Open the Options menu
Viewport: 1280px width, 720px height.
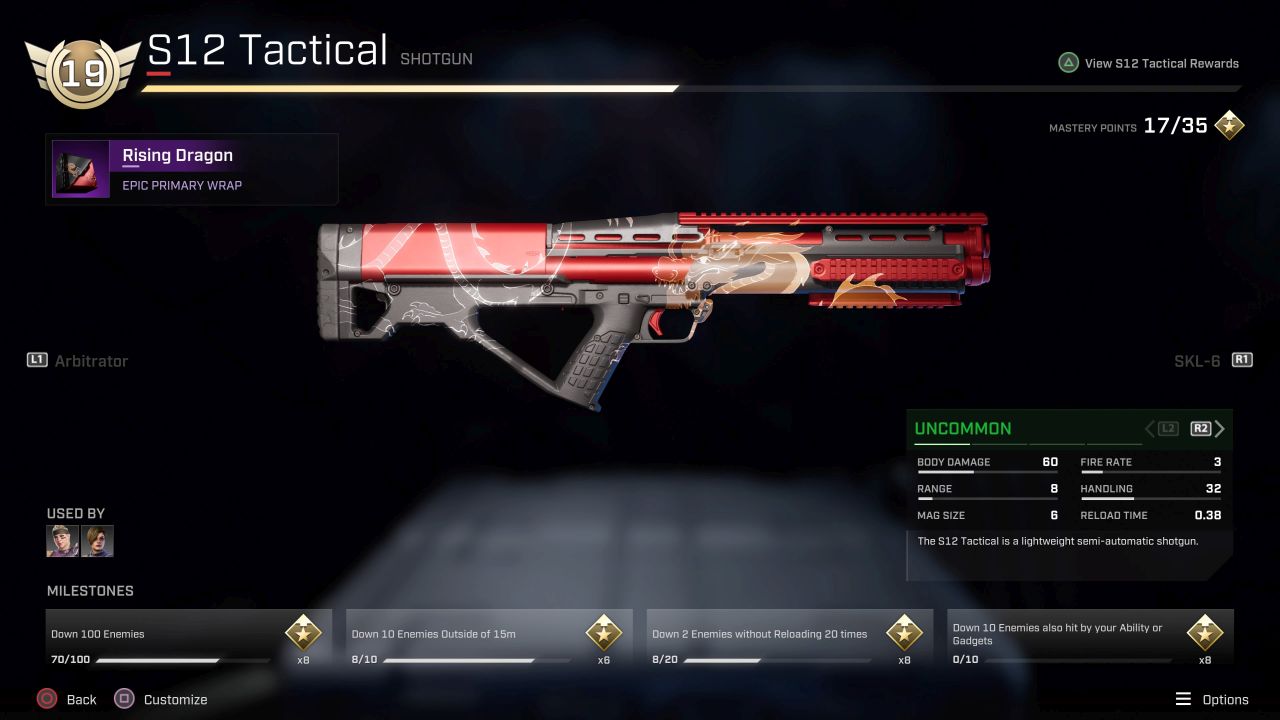[x=1211, y=699]
